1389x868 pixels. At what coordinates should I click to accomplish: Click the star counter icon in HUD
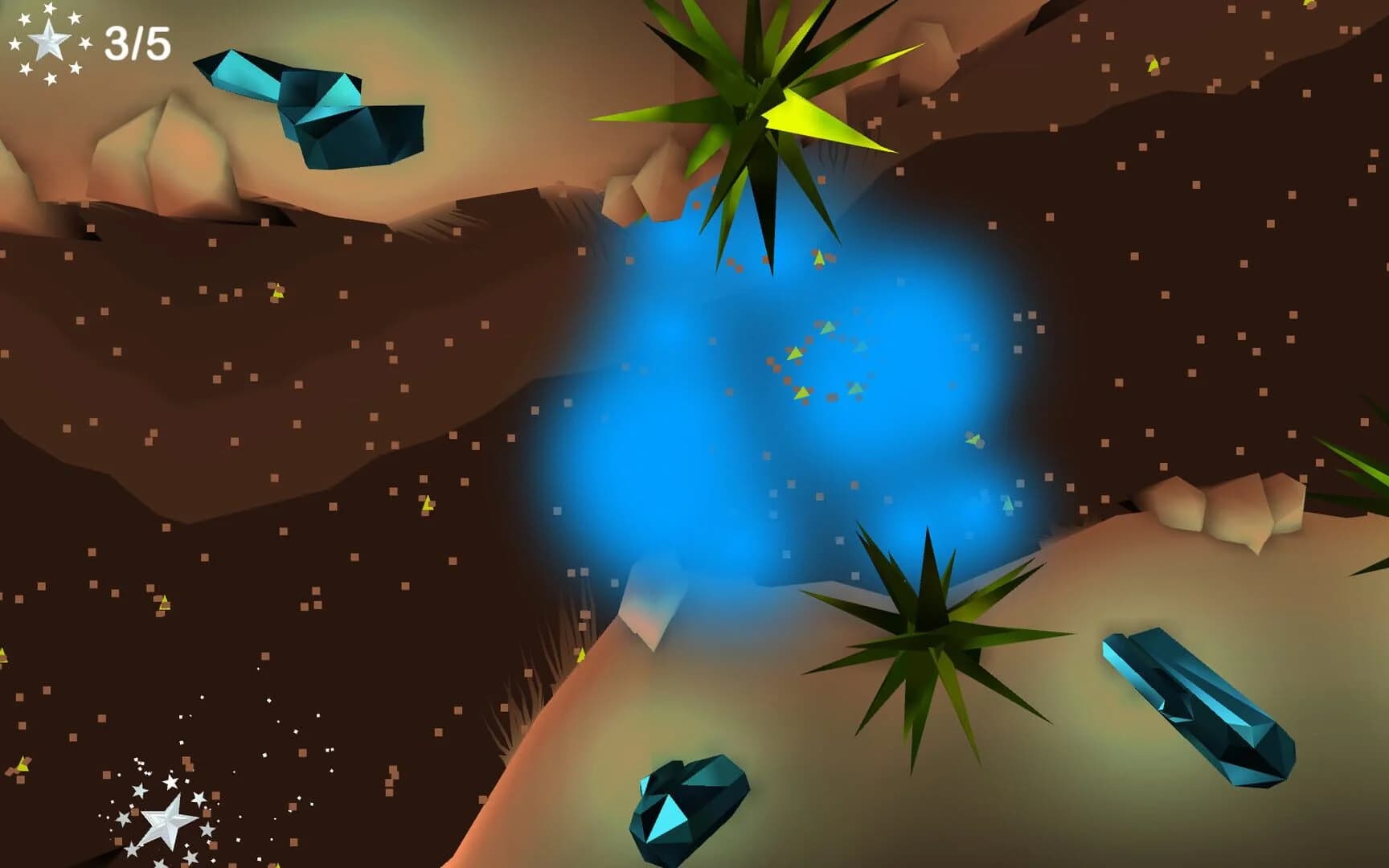coord(50,42)
